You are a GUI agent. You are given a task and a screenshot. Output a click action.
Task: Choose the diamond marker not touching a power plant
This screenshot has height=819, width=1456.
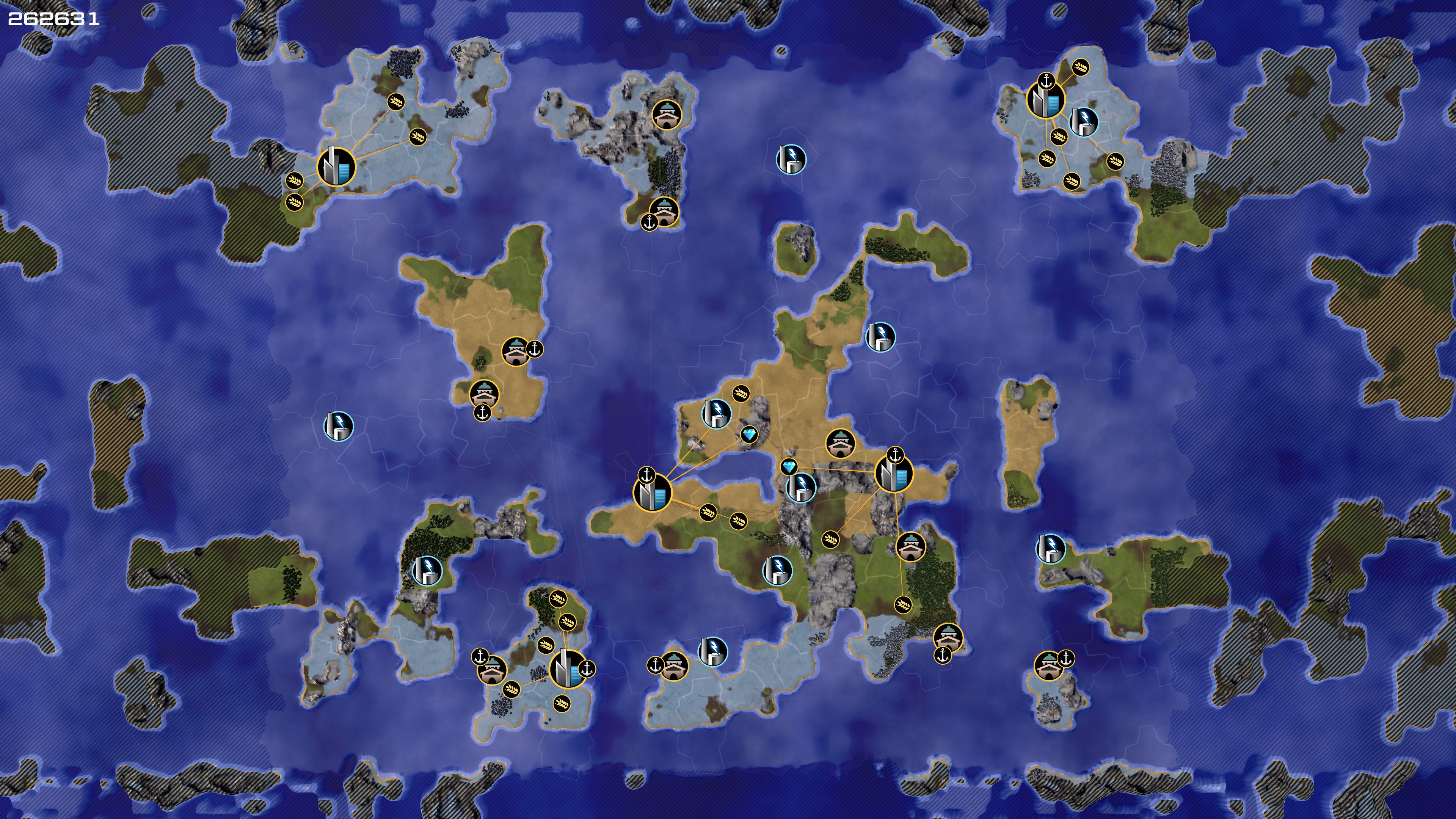pos(750,435)
